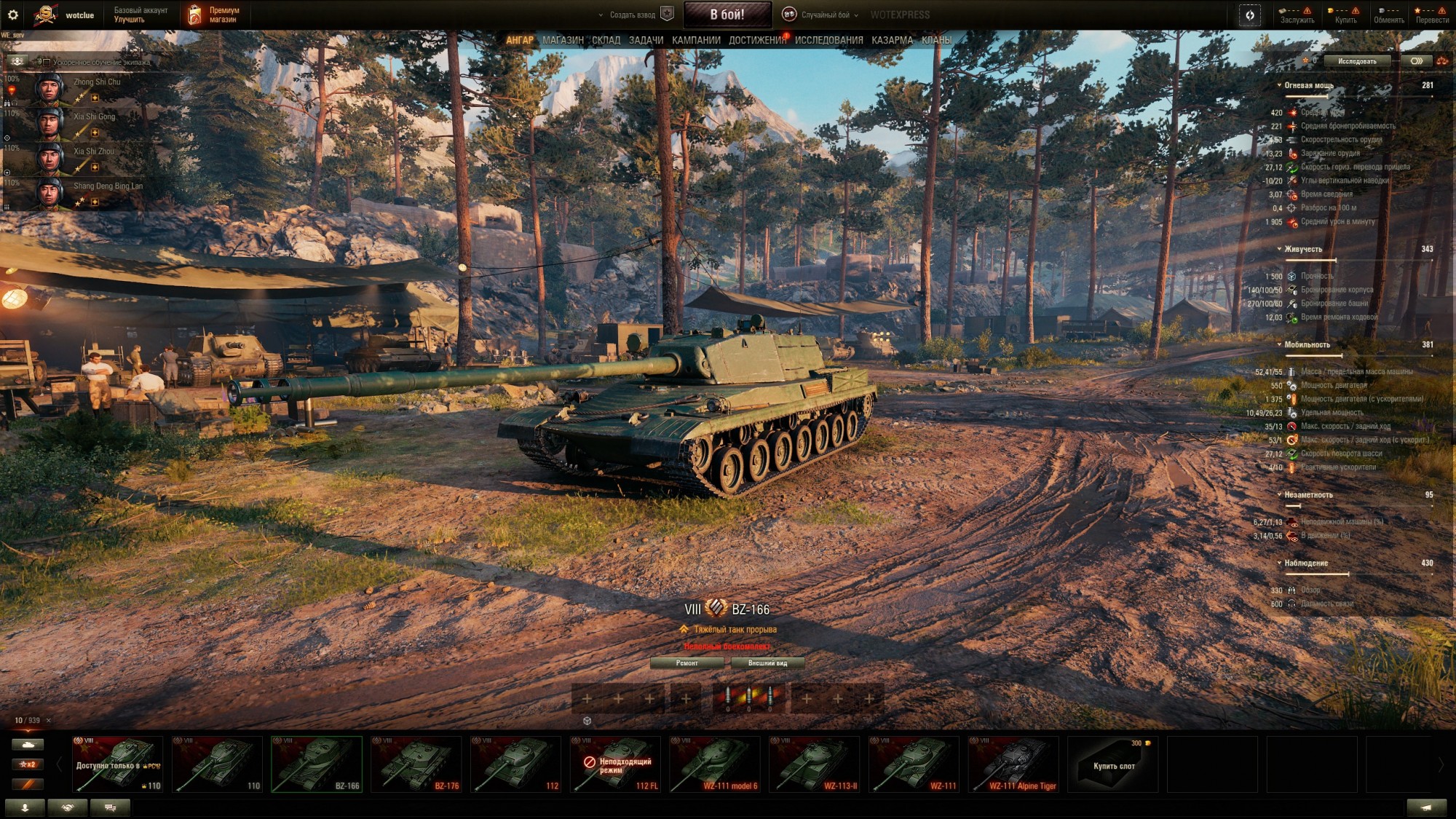This screenshot has width=1456, height=819.
Task: Click the Исследовать research button
Action: click(x=1356, y=61)
